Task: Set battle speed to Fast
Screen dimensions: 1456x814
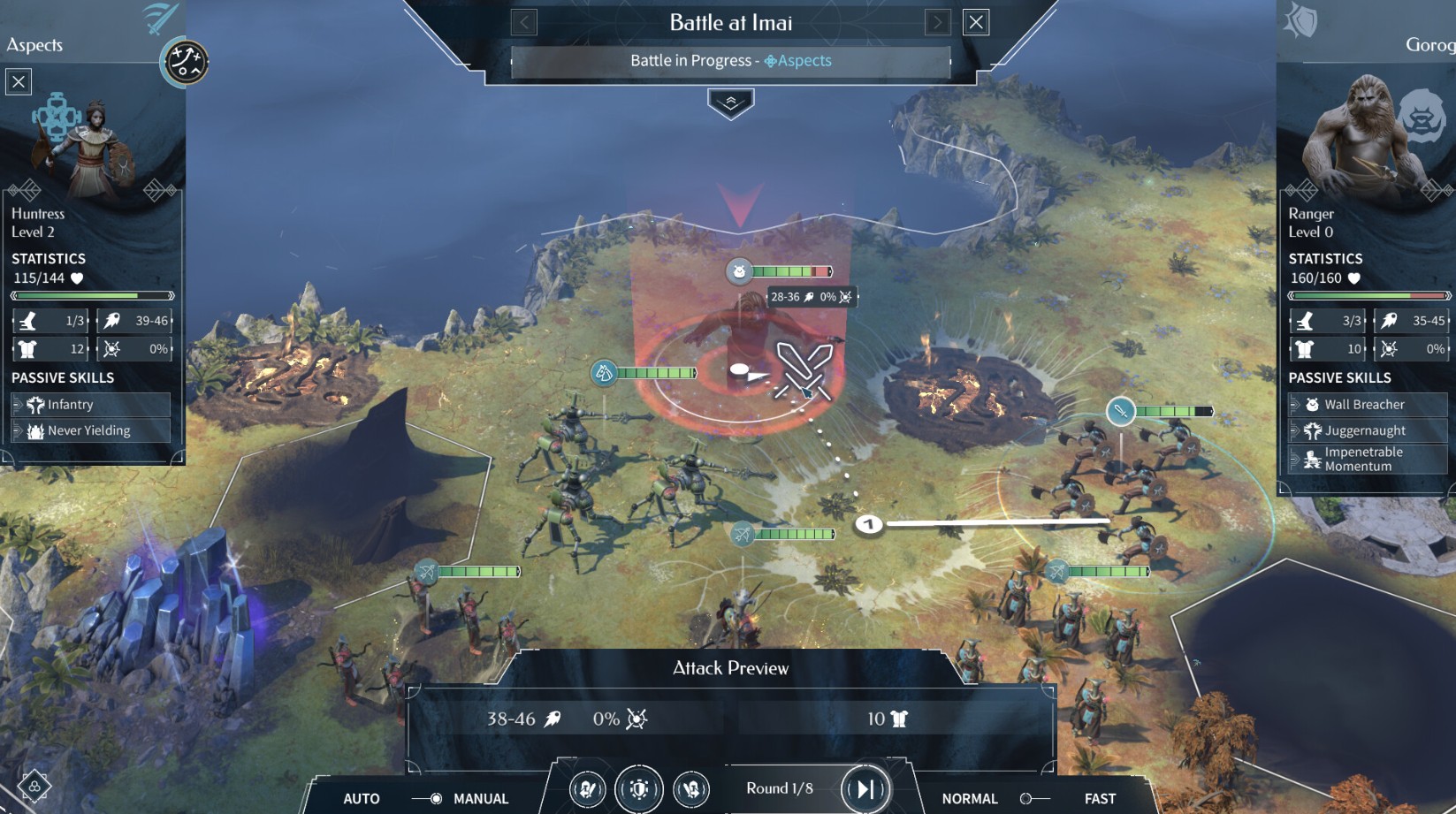Action: click(1099, 798)
